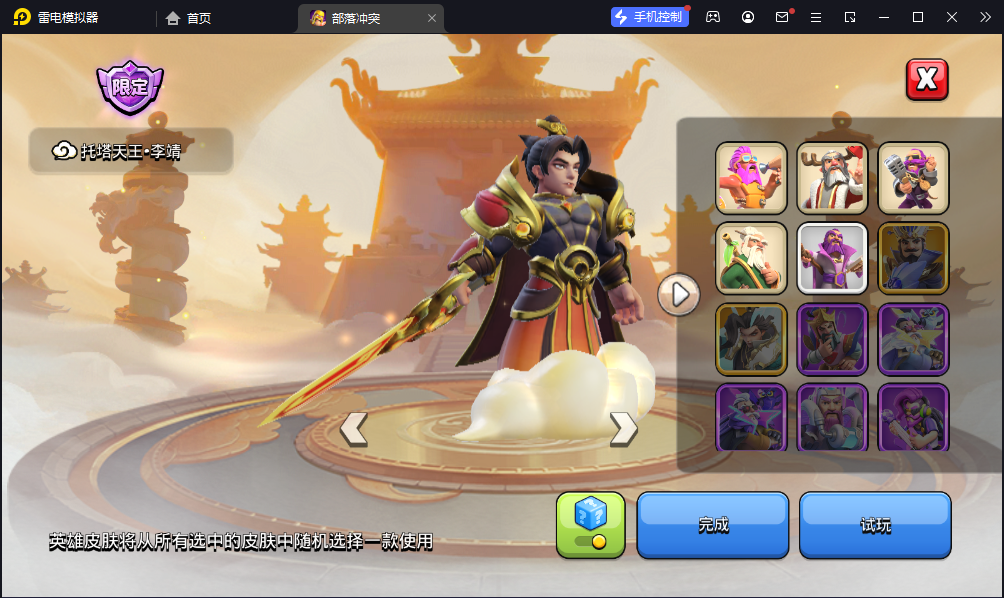
Task: Show the previous skin with left arrow
Action: point(353,428)
